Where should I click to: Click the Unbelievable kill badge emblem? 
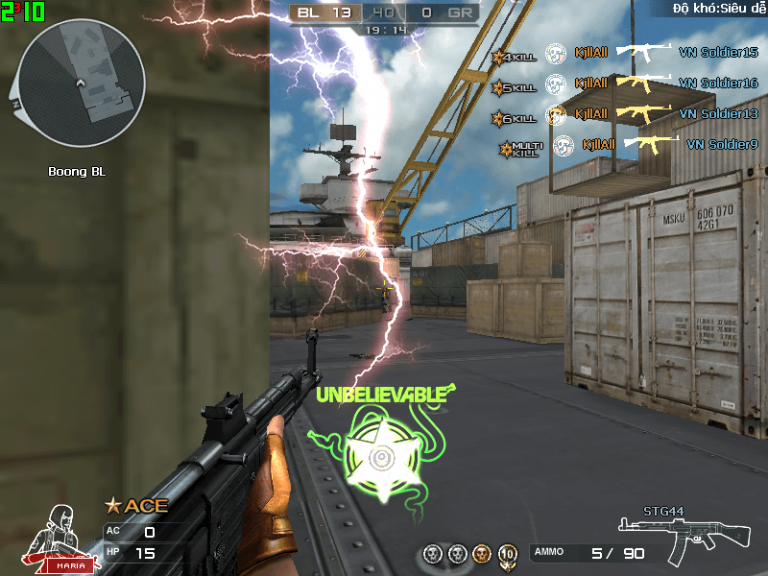click(x=380, y=457)
